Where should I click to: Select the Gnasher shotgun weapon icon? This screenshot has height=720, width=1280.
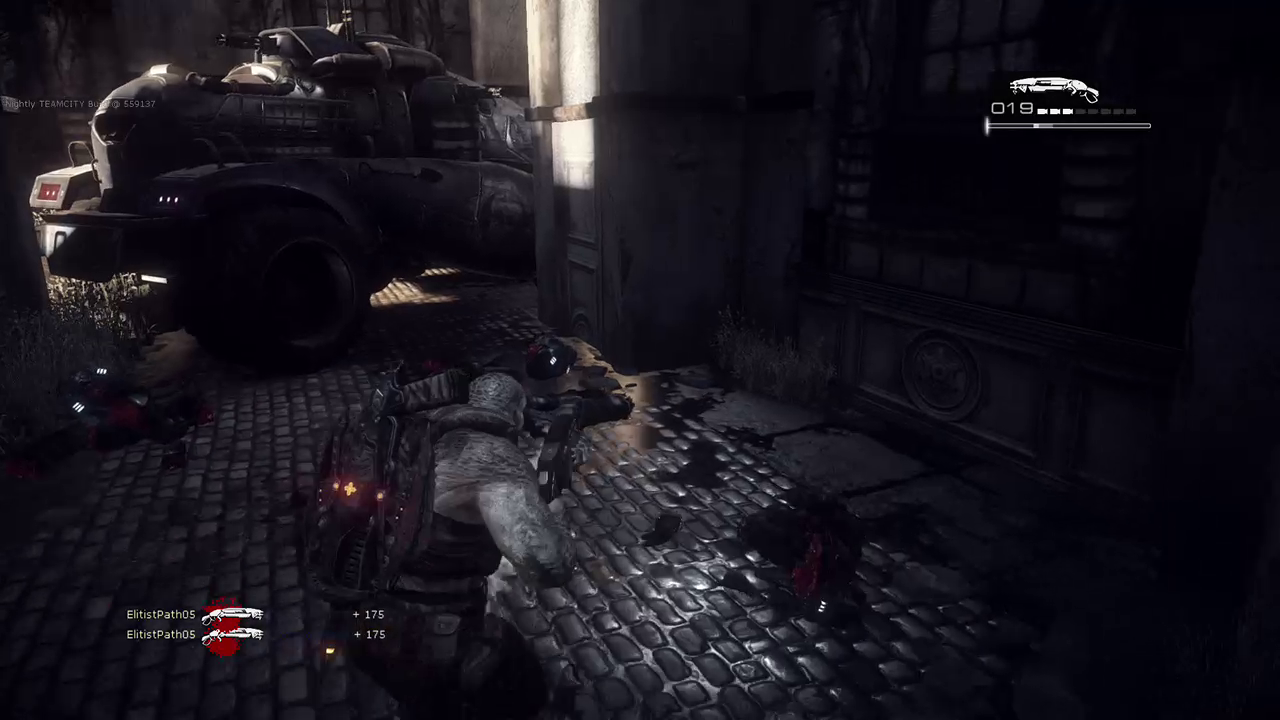tap(1053, 90)
